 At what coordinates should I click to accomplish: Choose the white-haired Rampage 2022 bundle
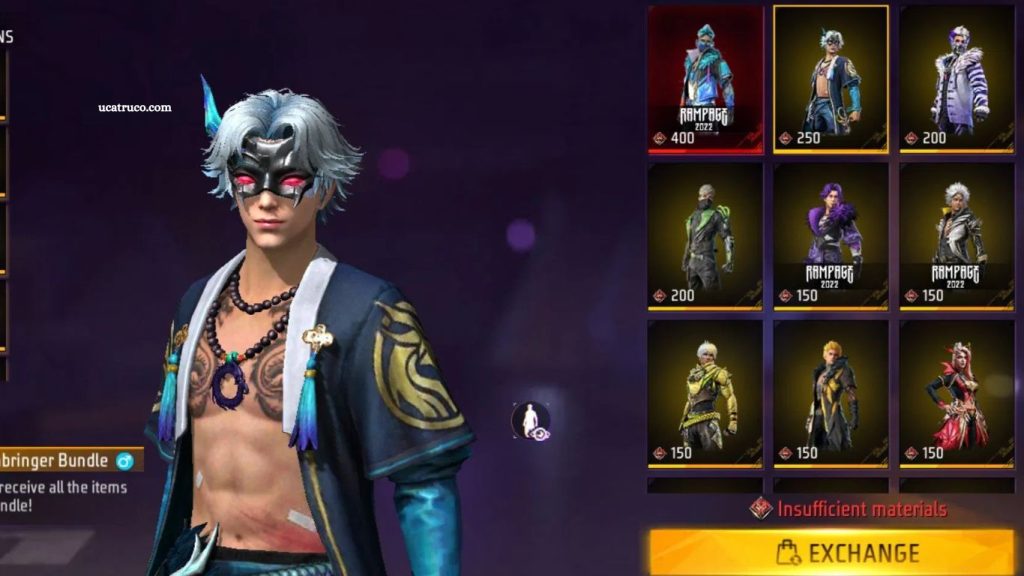pos(957,236)
